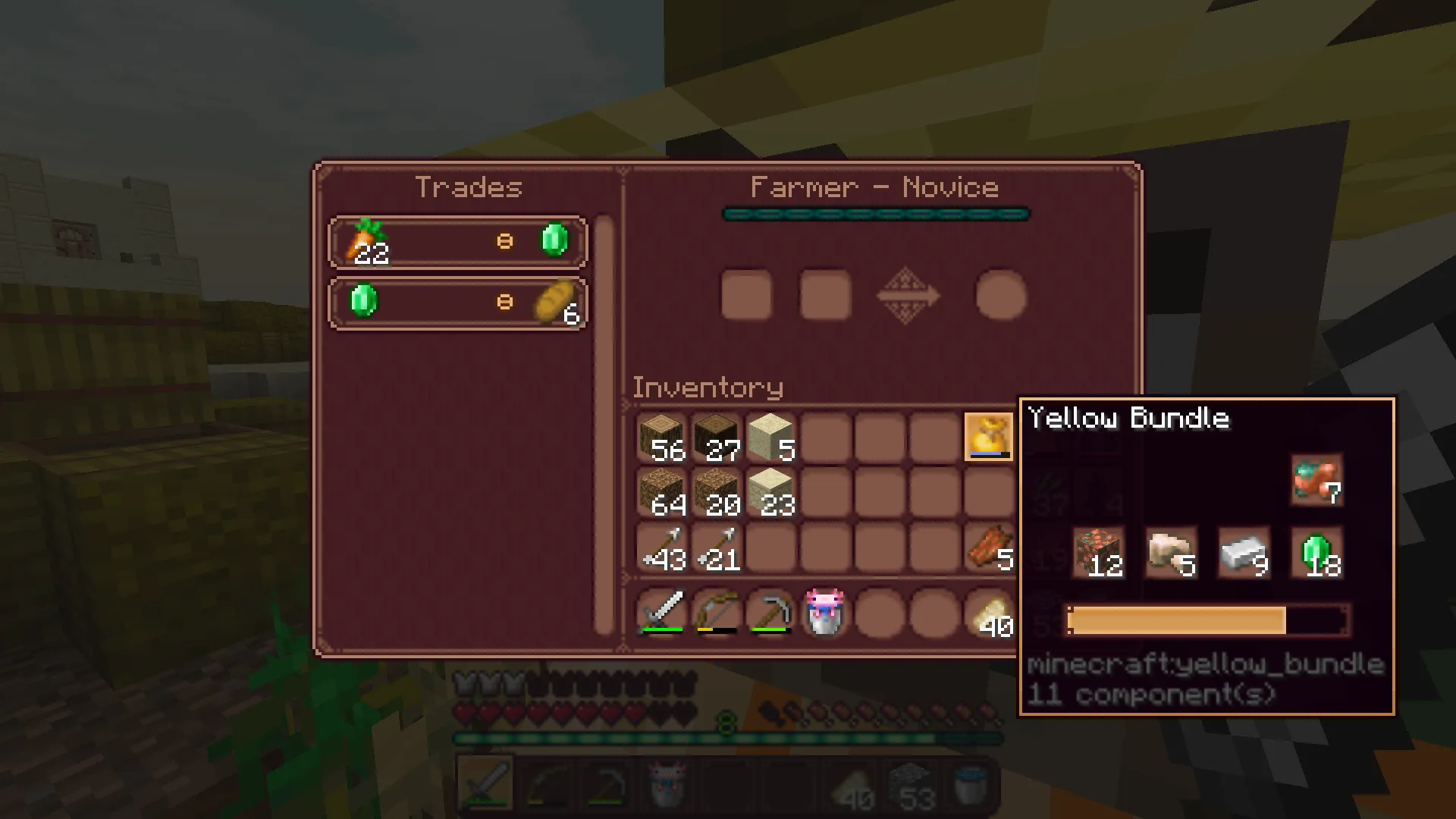This screenshot has height=819, width=1456.
Task: Select the Yellow Bundle item
Action: click(x=989, y=438)
